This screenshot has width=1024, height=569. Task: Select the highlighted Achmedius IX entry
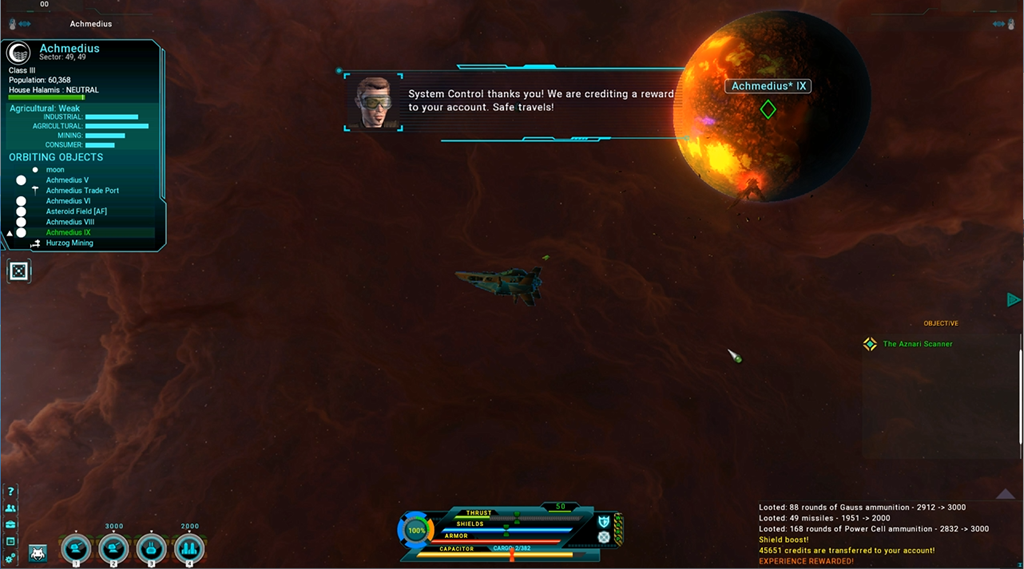tap(68, 233)
